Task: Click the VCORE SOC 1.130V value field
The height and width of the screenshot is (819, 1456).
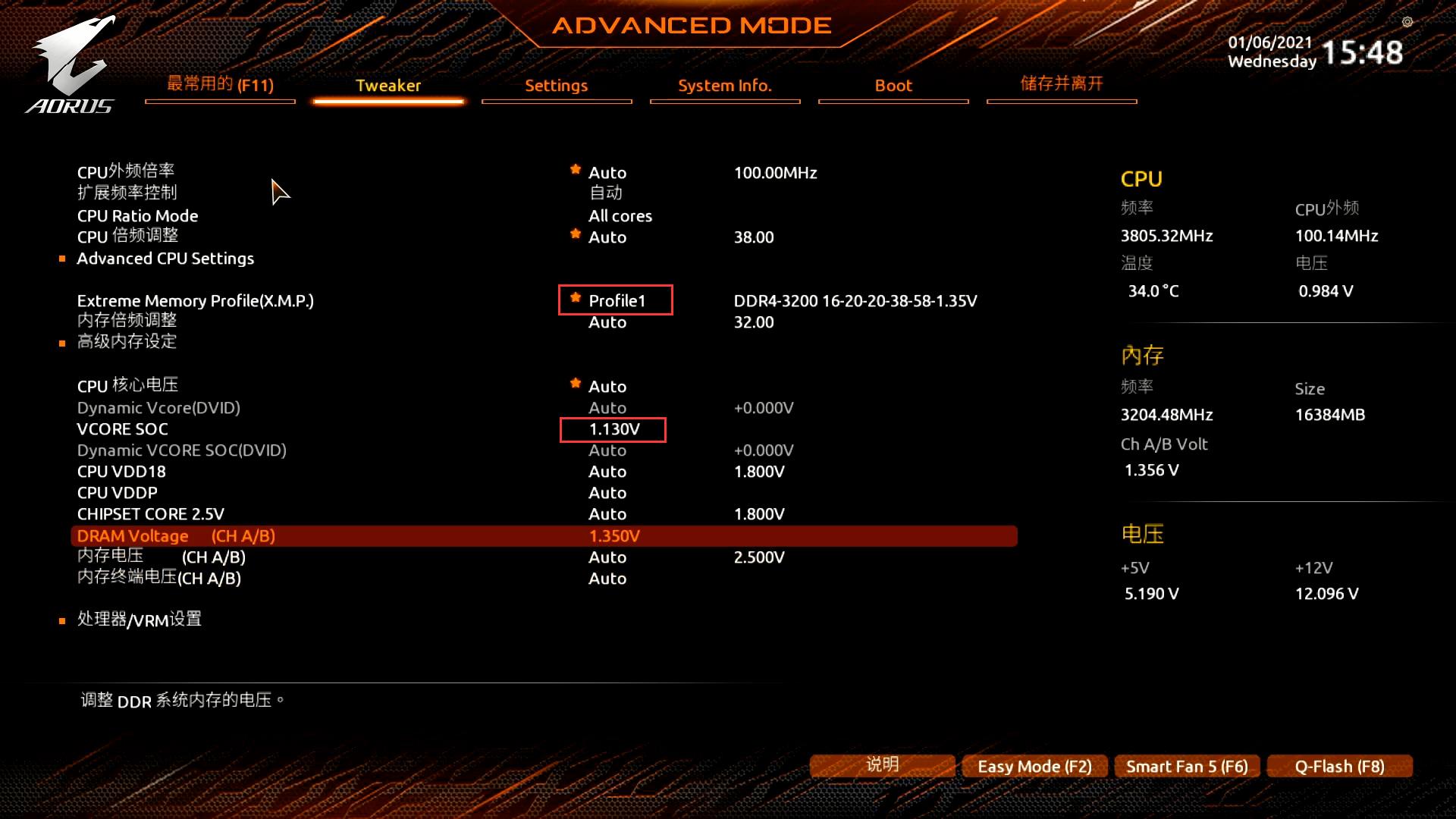Action: pos(614,429)
